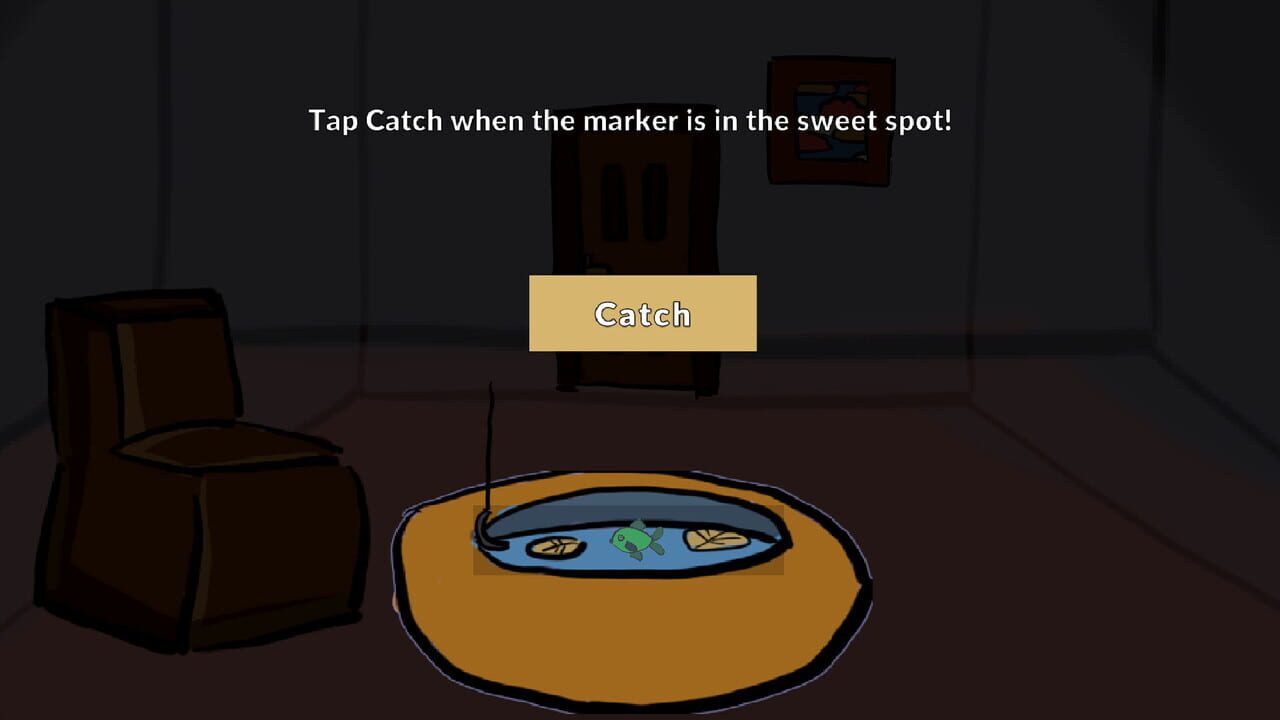Click the sweet spot instruction text

630,120
